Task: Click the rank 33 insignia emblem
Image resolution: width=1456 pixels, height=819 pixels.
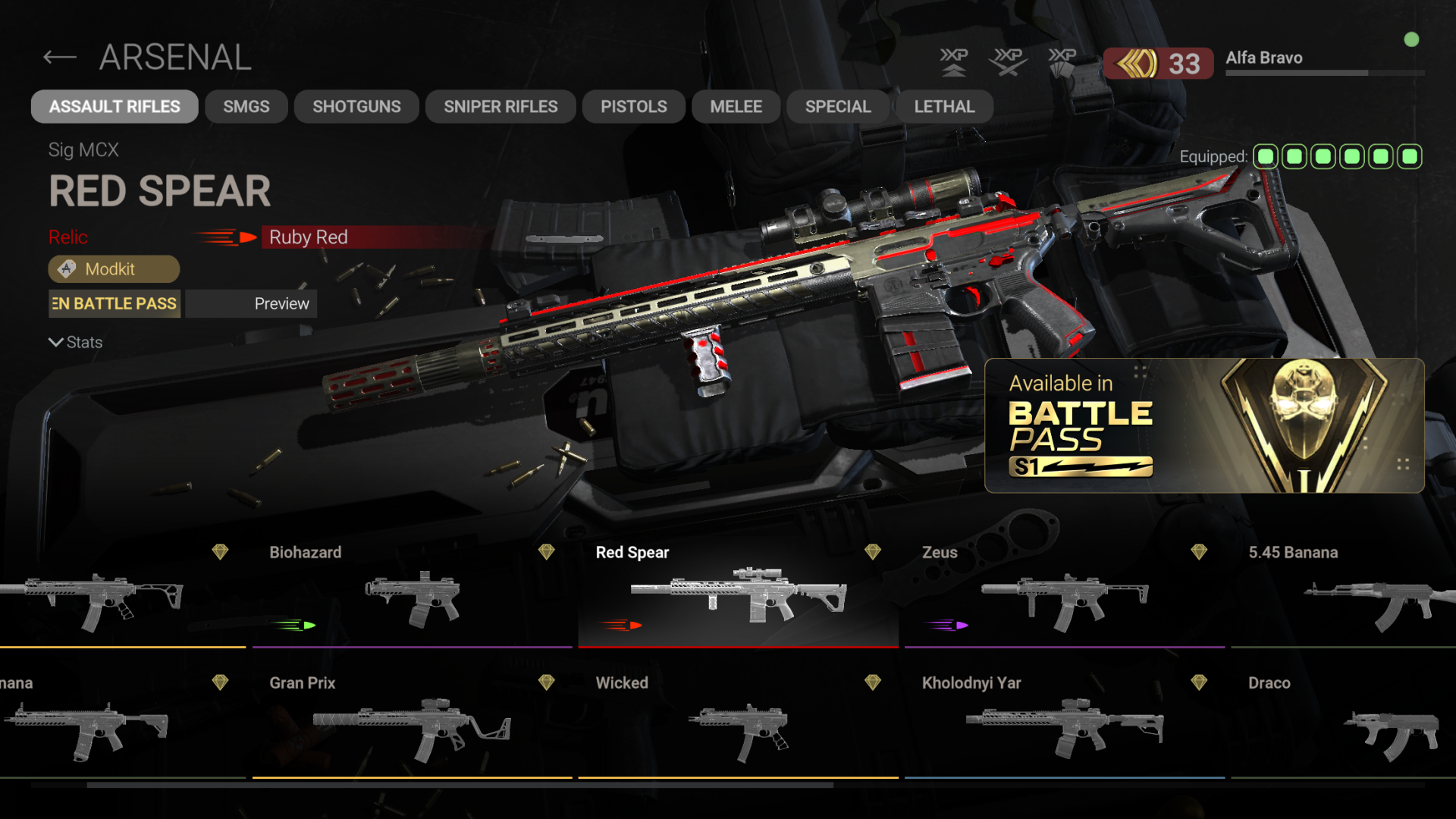Action: (x=1134, y=63)
